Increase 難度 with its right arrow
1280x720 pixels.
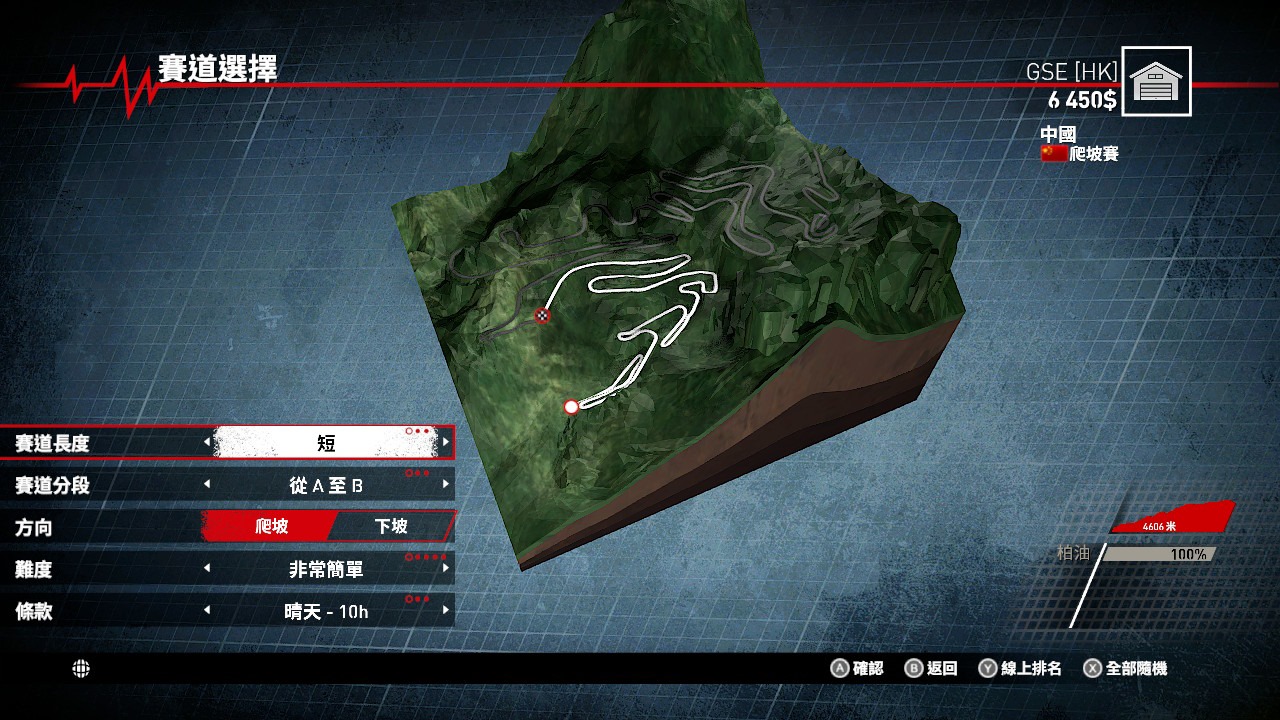[x=446, y=569]
